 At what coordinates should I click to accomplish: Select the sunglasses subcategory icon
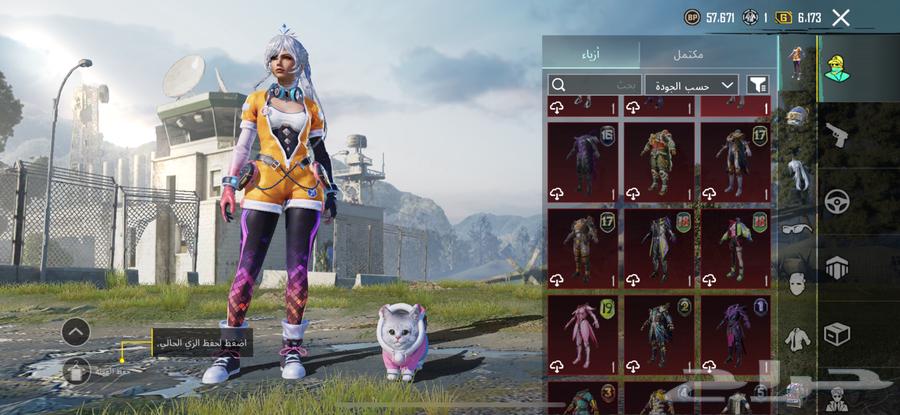click(x=796, y=231)
